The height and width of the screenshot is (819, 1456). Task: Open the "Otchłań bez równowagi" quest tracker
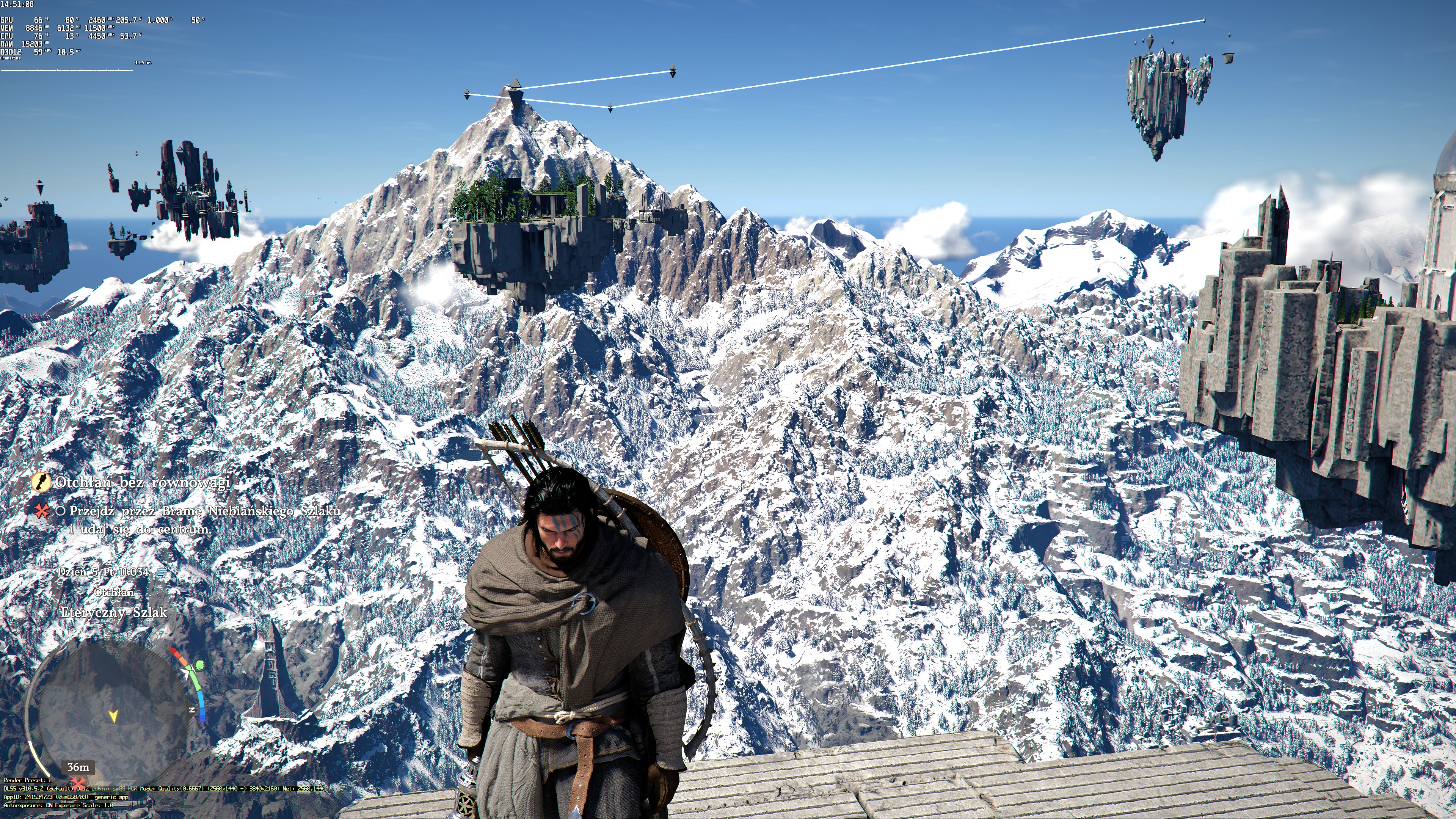(x=143, y=482)
